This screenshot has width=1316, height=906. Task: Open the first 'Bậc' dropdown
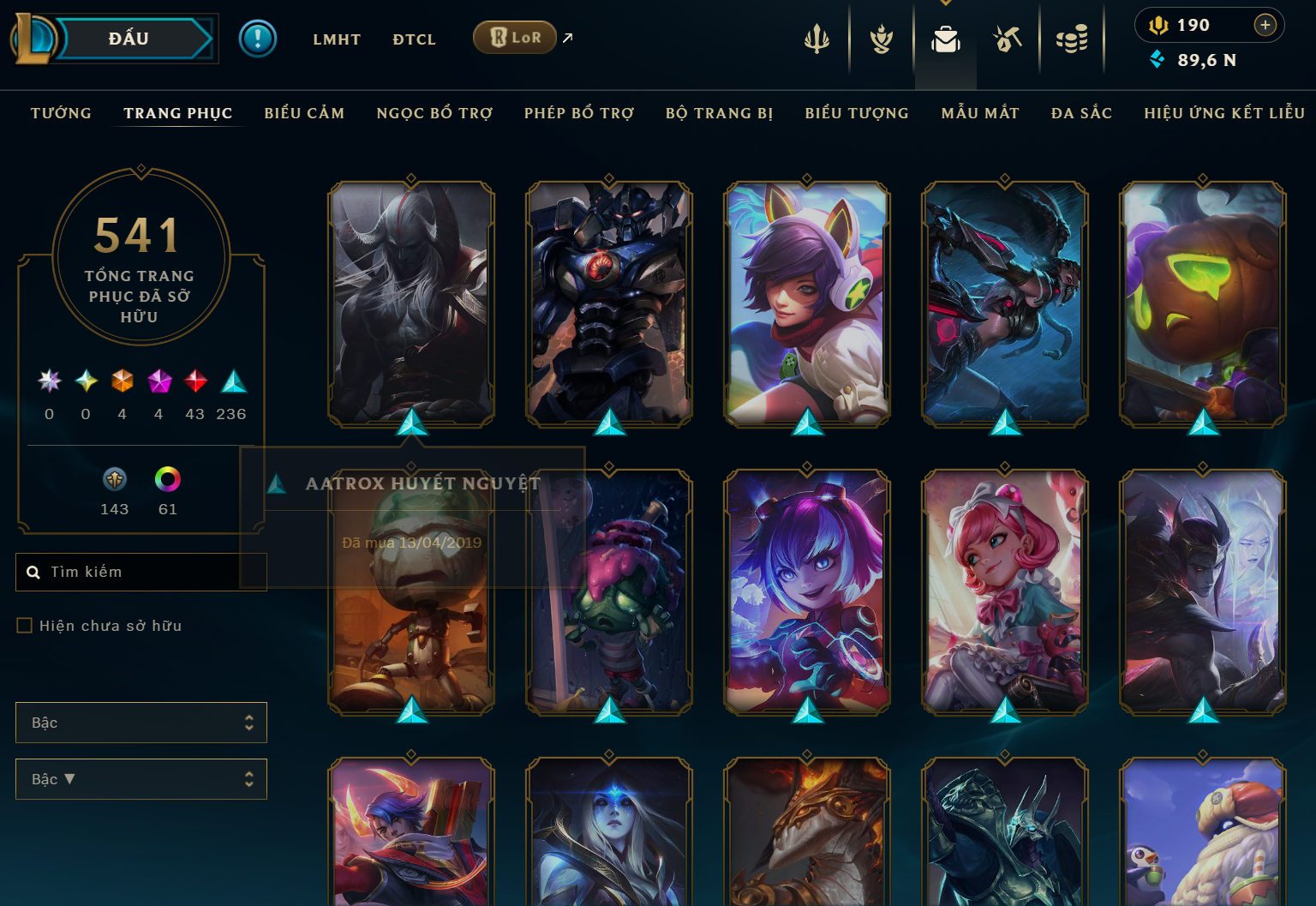tap(141, 723)
